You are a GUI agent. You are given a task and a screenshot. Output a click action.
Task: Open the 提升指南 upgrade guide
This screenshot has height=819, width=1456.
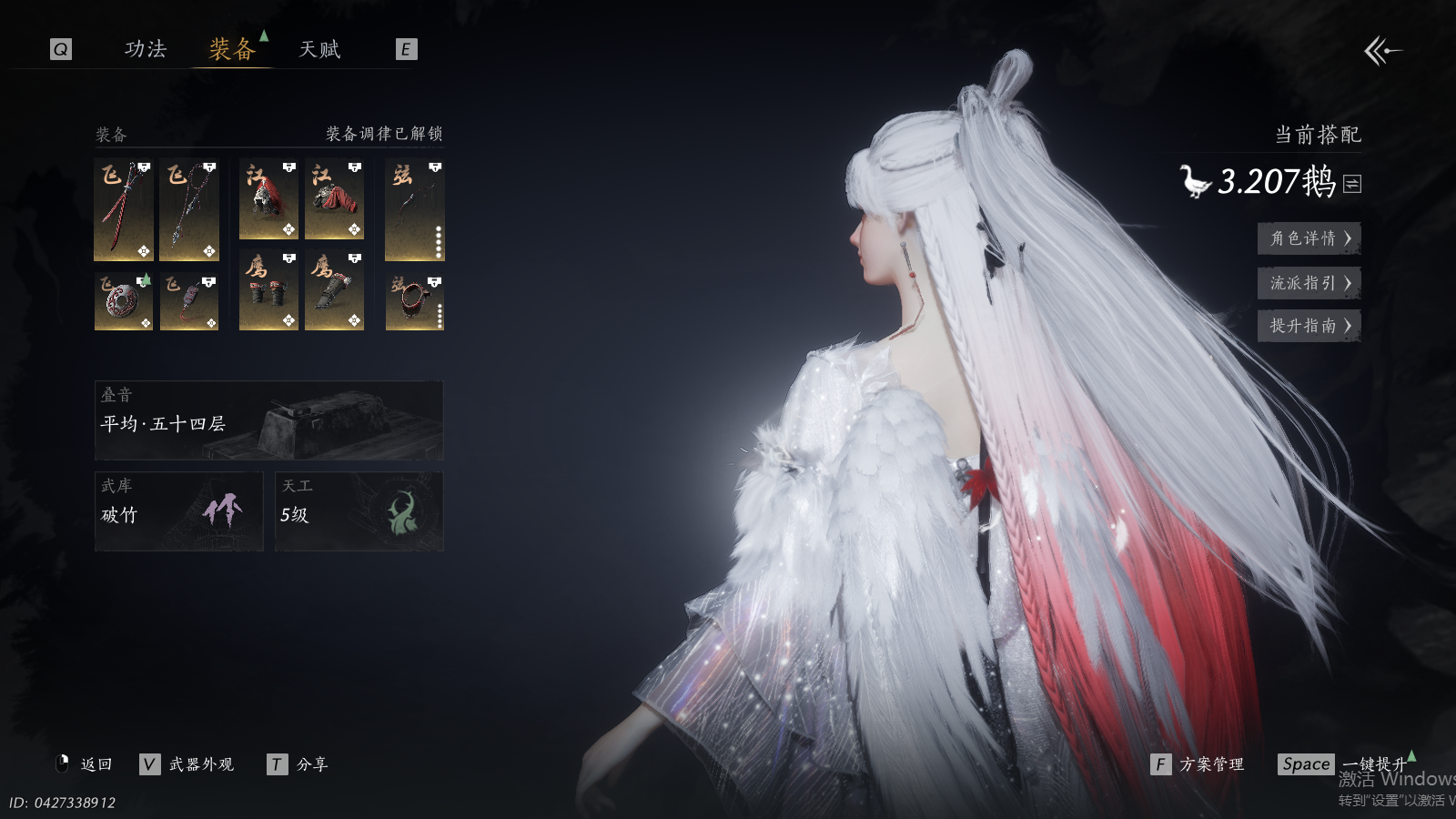(x=1309, y=326)
